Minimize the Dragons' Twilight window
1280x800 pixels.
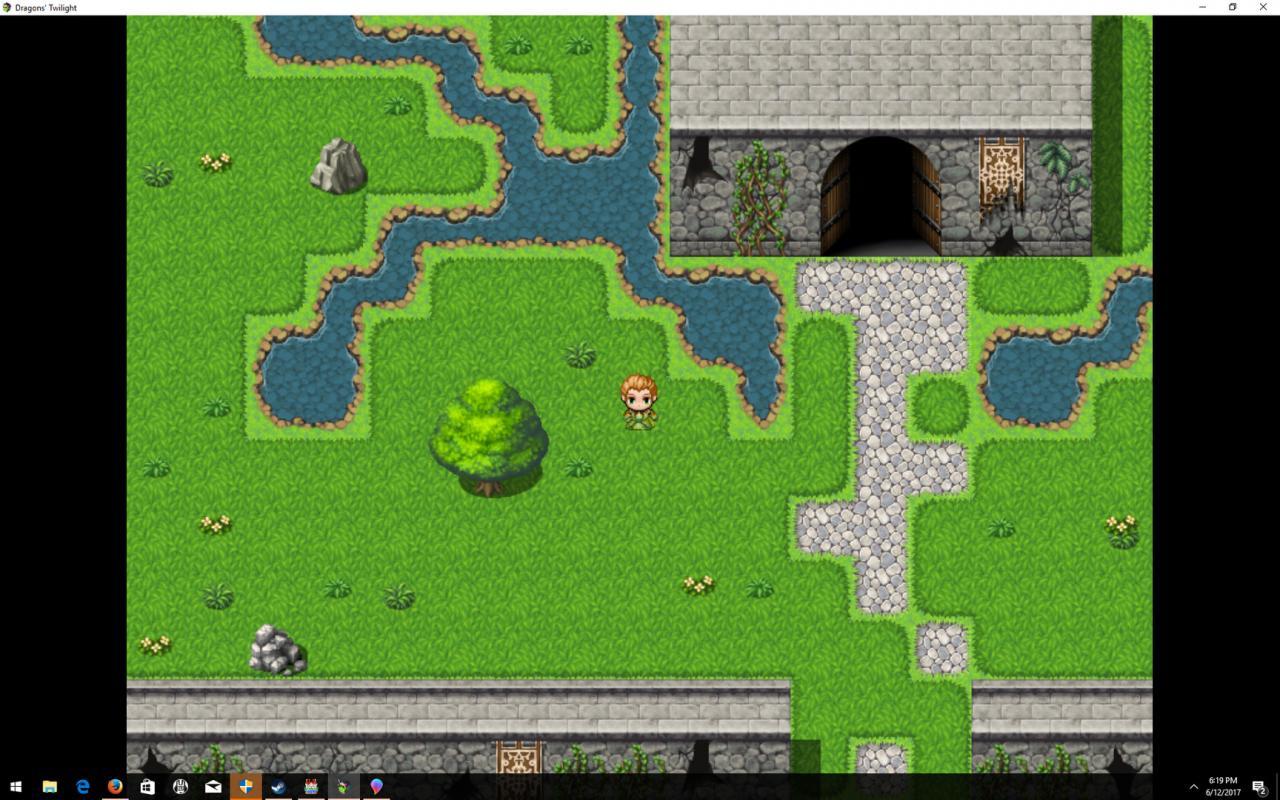[1200, 7]
